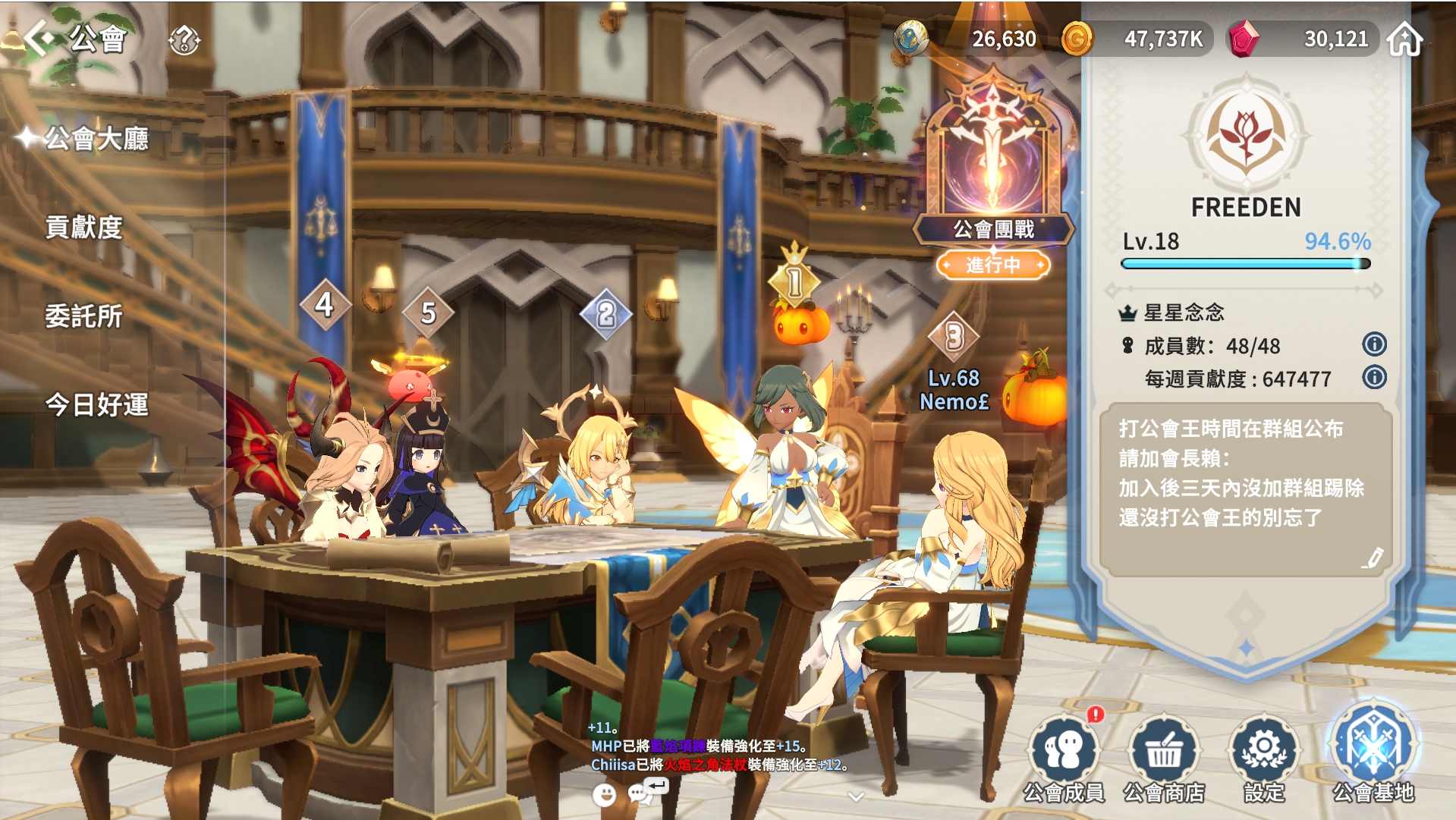The height and width of the screenshot is (820, 1456).
Task: Collapse the chat log with the down chevron
Action: click(856, 796)
